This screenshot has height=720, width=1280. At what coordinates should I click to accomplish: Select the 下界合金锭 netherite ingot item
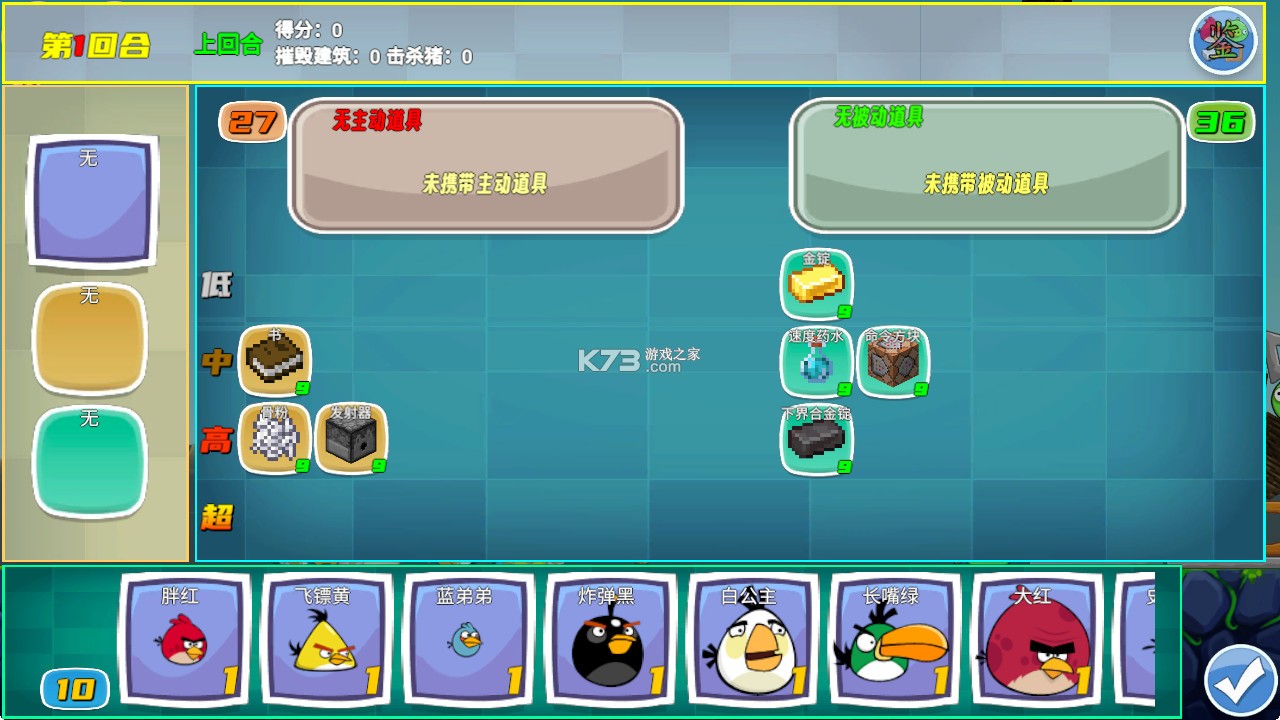pos(817,440)
